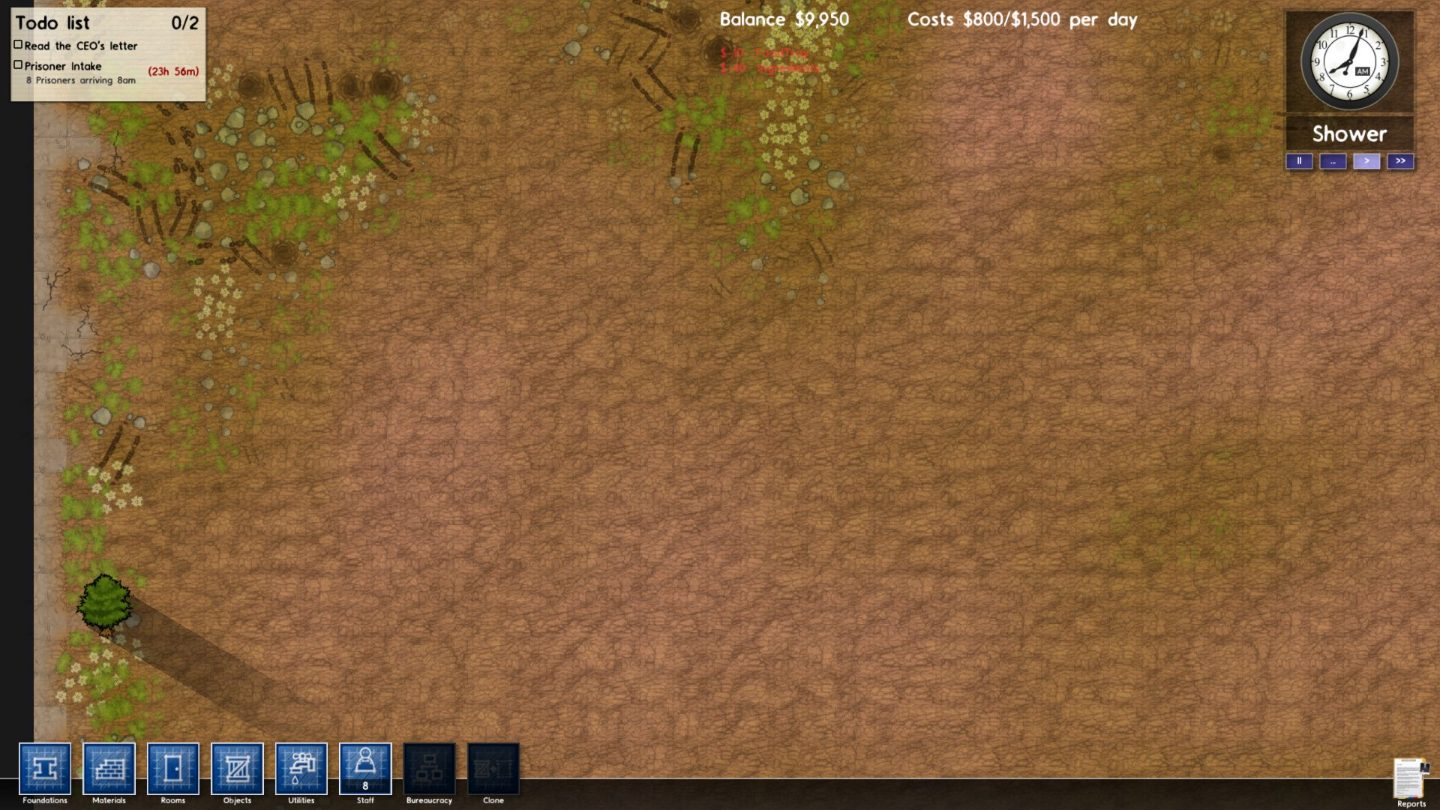Set game speed to slow
Screen dimensions: 1440x810
point(1332,161)
